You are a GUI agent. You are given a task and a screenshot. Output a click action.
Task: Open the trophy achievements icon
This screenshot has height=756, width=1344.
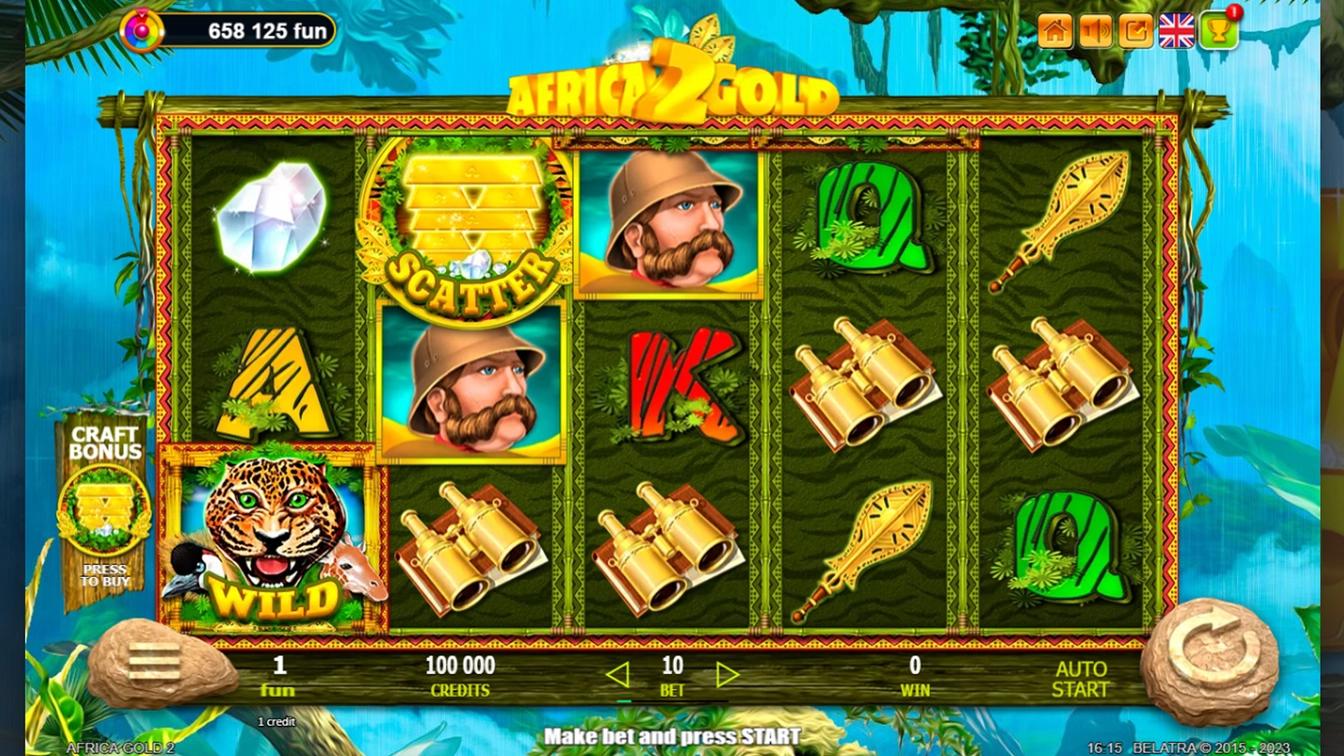1218,31
